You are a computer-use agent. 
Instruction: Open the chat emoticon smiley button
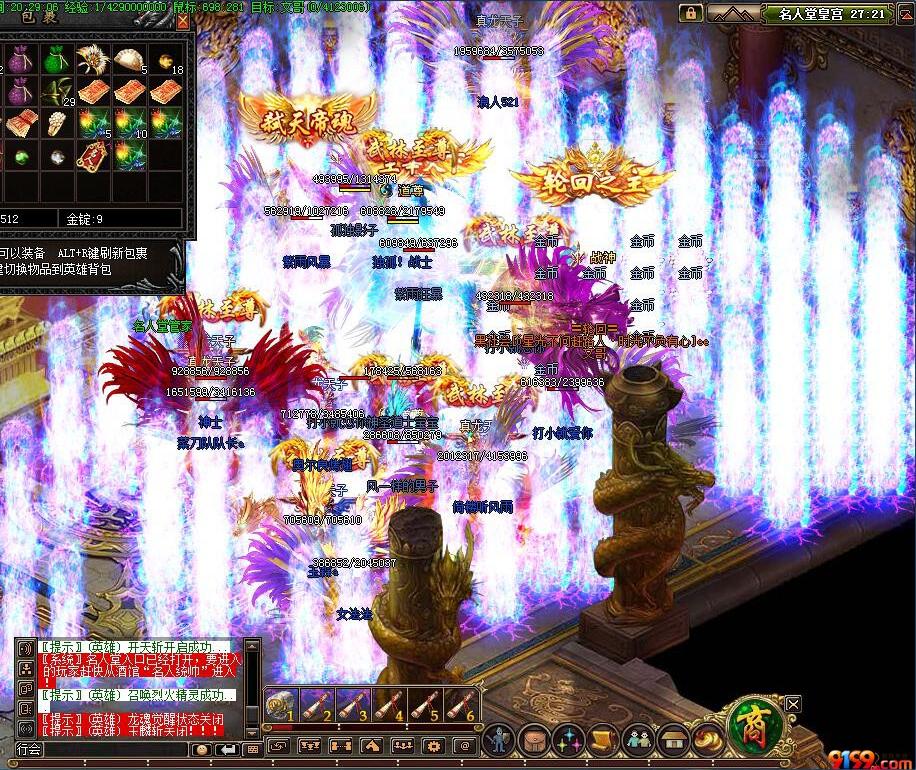pyautogui.click(x=203, y=749)
